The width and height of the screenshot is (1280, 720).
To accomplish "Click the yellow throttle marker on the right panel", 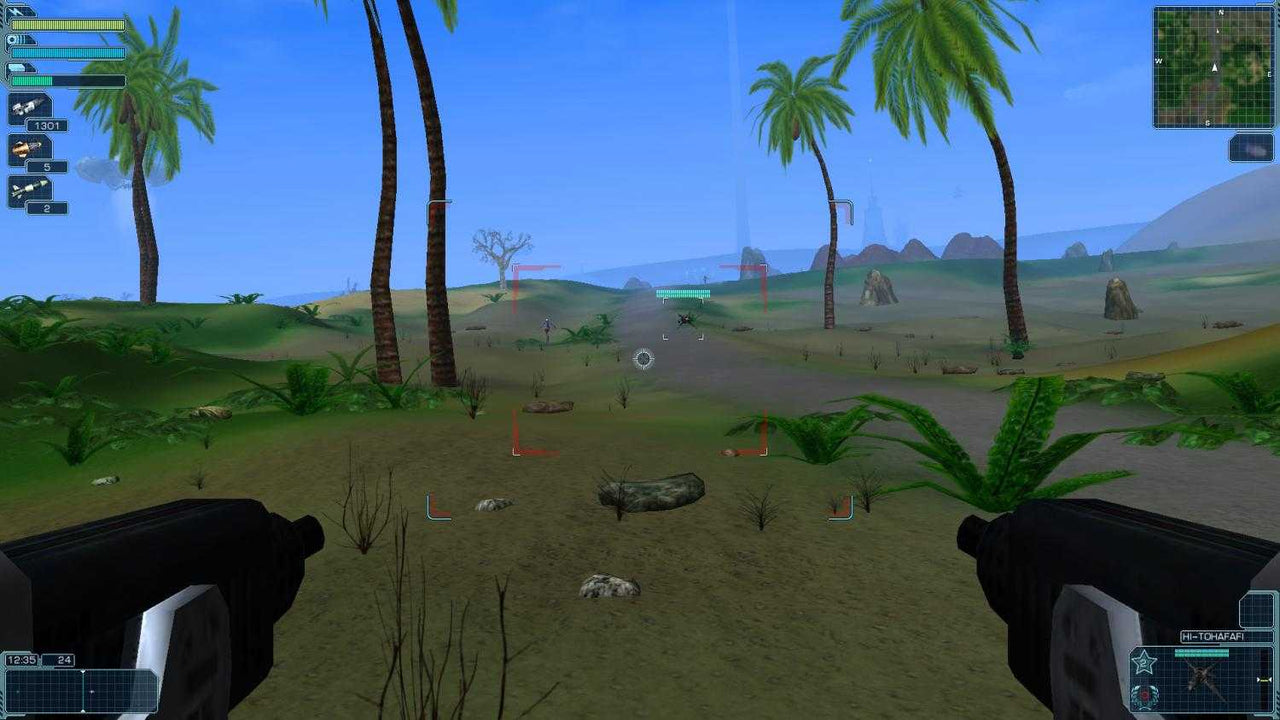I will 1263,679.
